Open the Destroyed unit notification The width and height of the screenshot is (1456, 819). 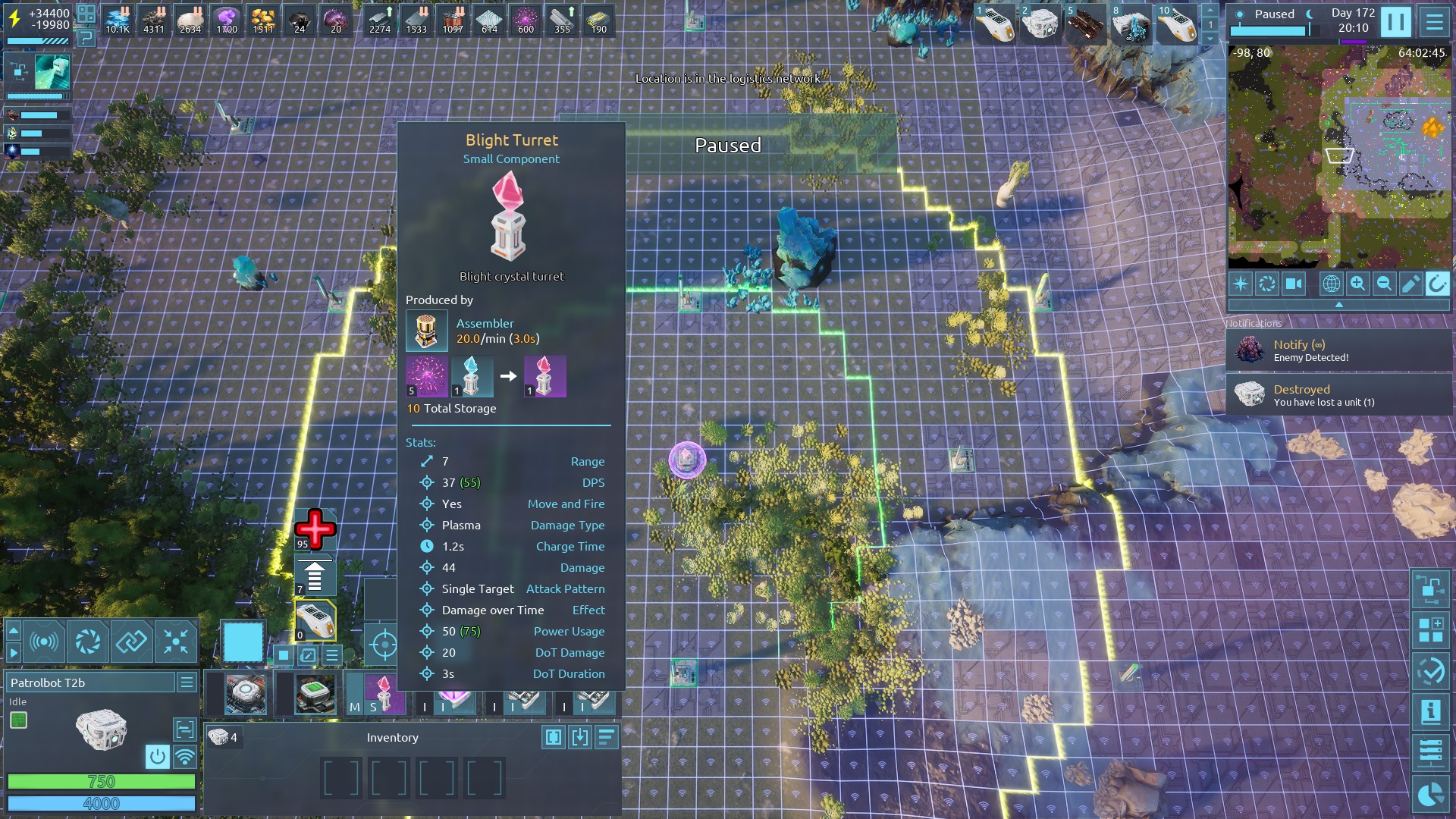point(1338,395)
